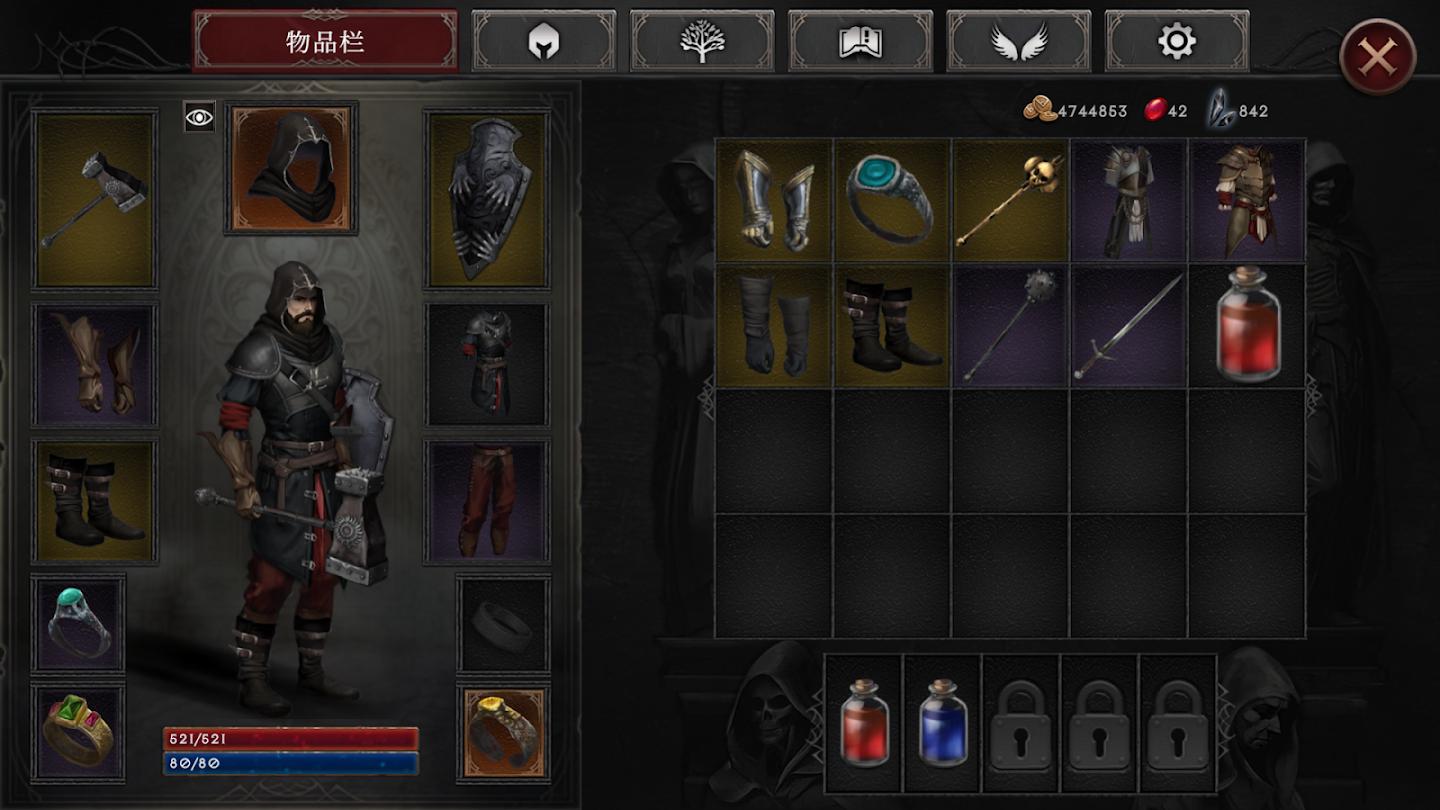The width and height of the screenshot is (1440, 810).
Task: Open the open-book journal tab
Action: click(x=860, y=42)
